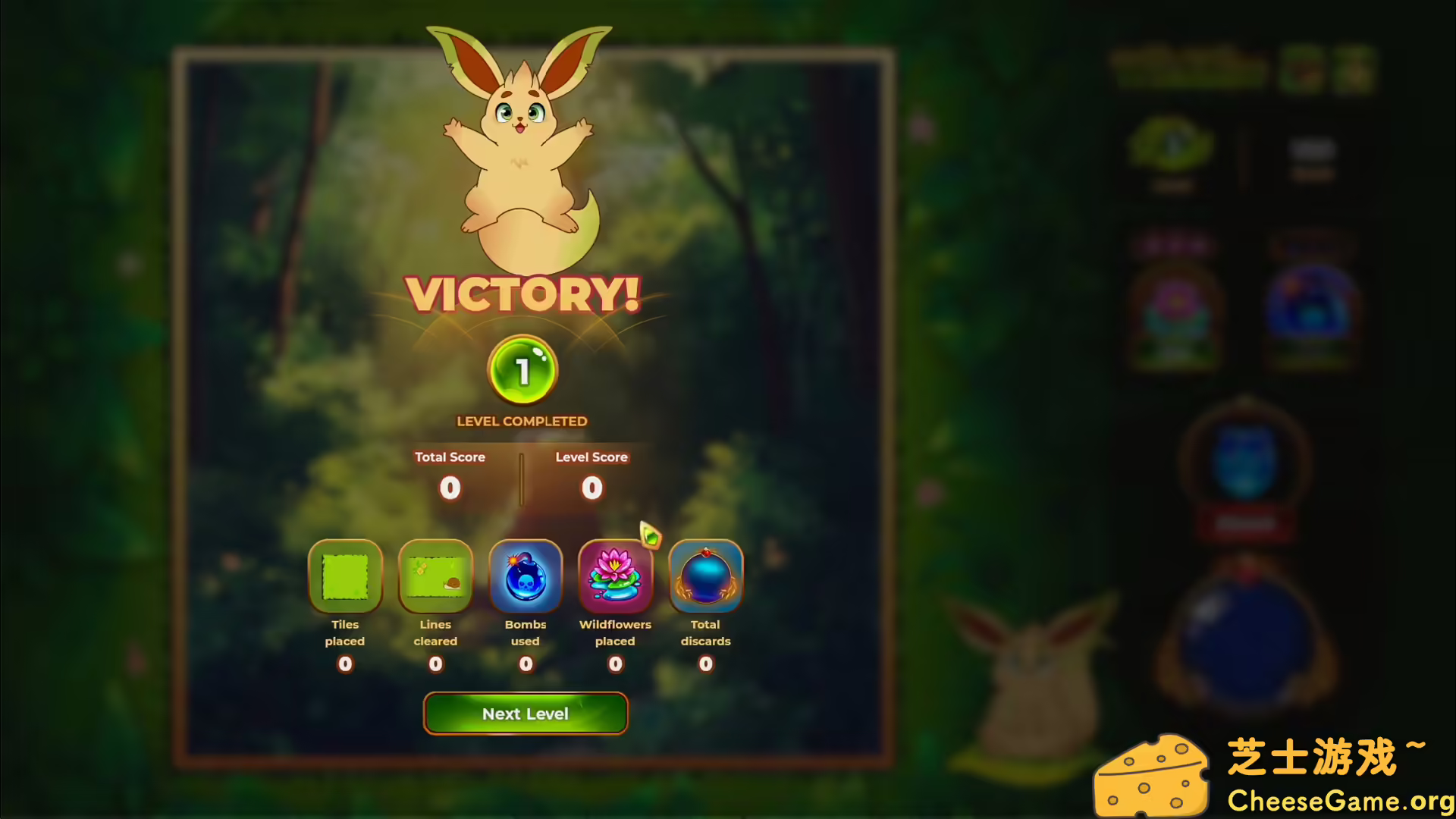The width and height of the screenshot is (1456, 819).
Task: Click the Lines cleared stat icon
Action: click(435, 576)
